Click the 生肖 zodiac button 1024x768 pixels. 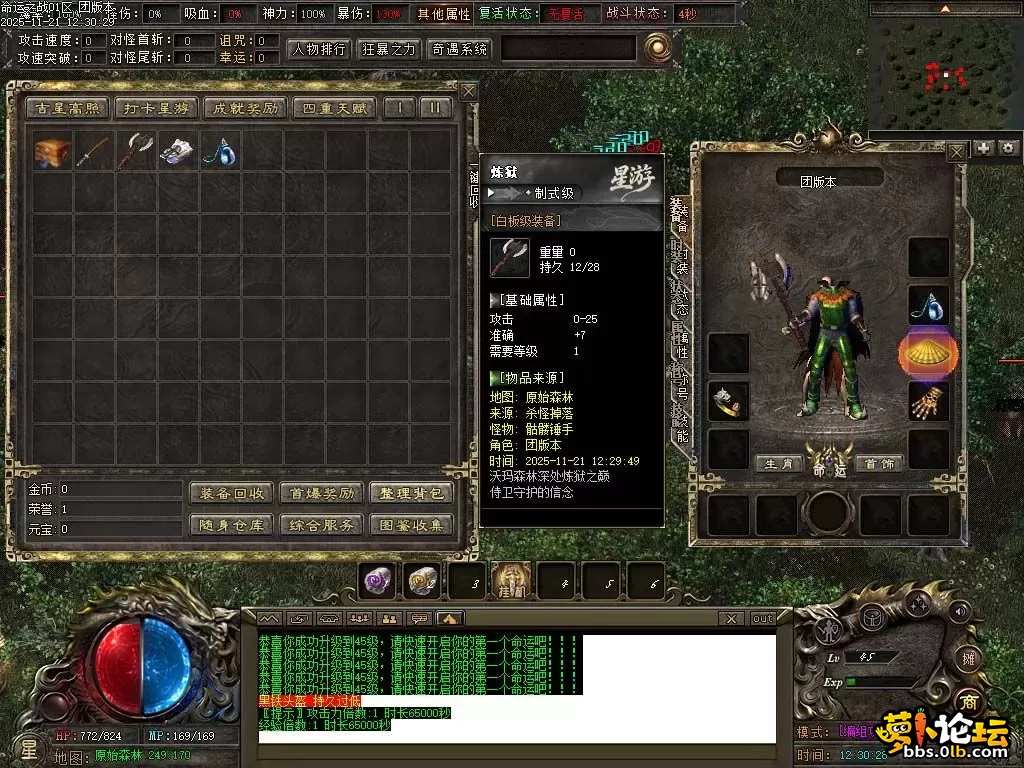779,464
